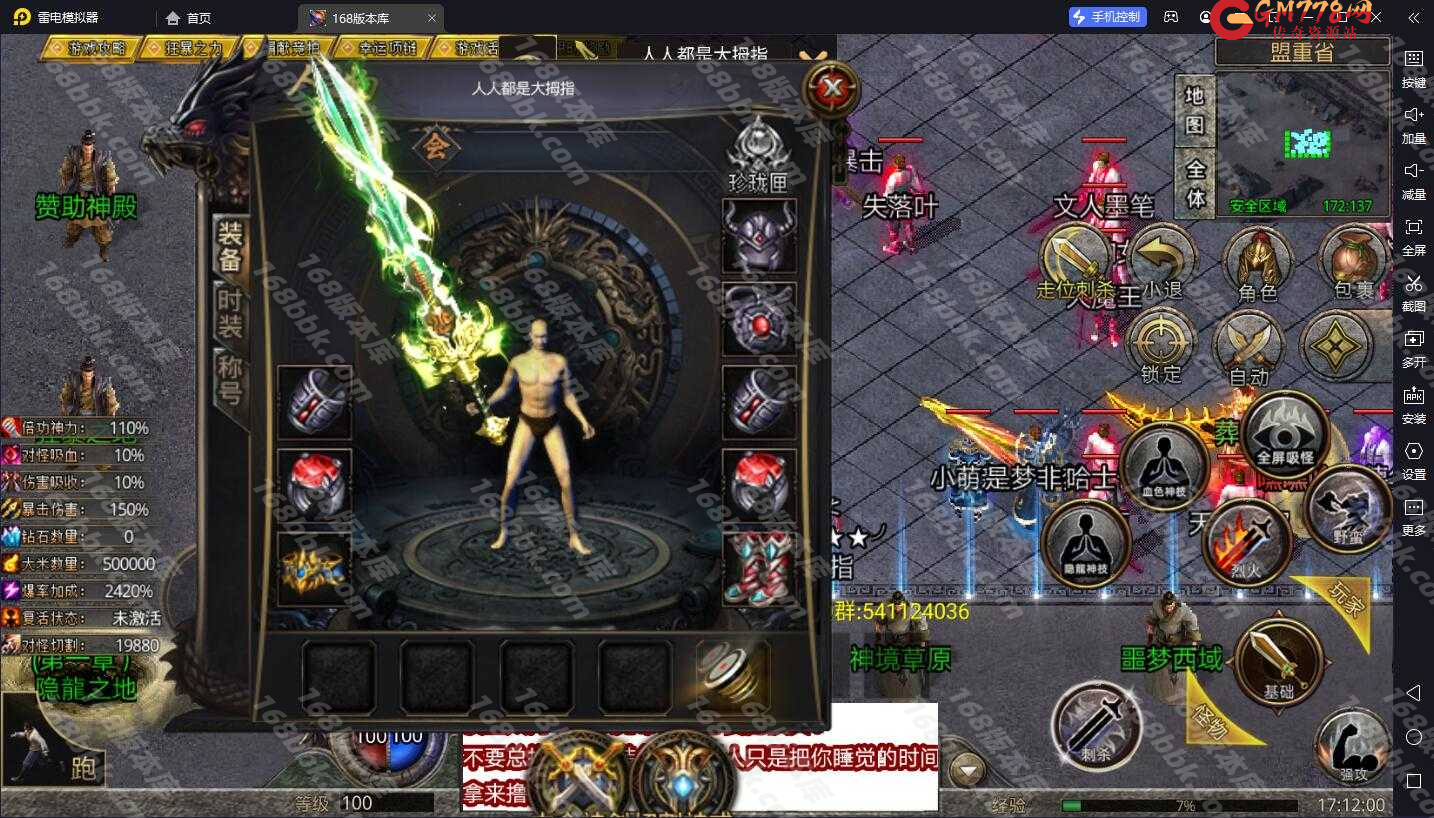Open the 珍珑匣 treasure box
The height and width of the screenshot is (818, 1434).
[x=758, y=153]
